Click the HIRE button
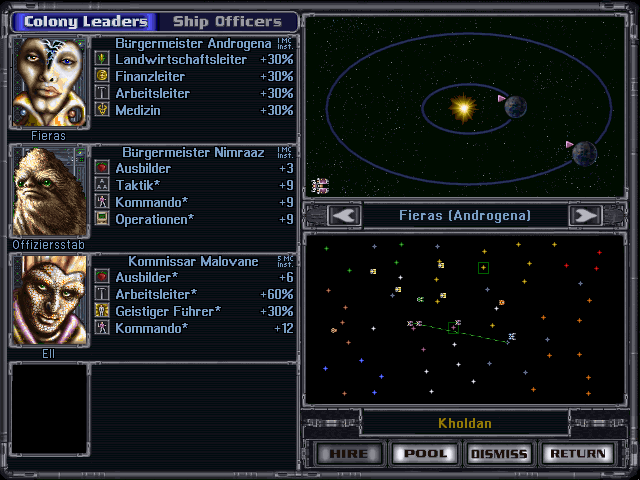 350,453
